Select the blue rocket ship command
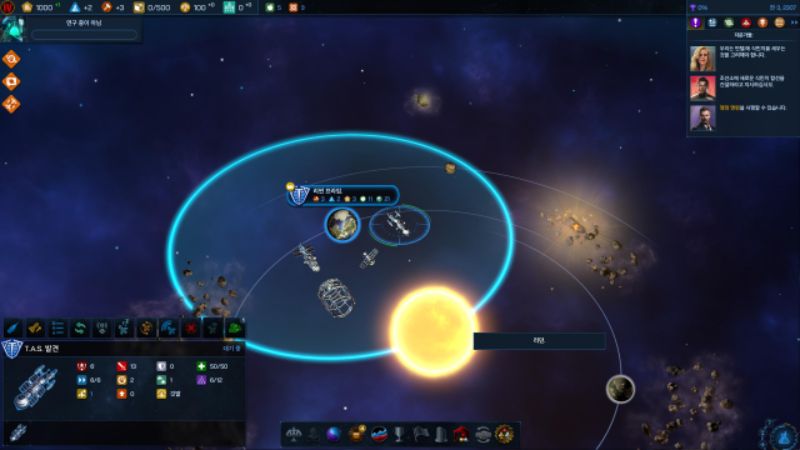The image size is (800, 450). pyautogui.click(x=13, y=328)
